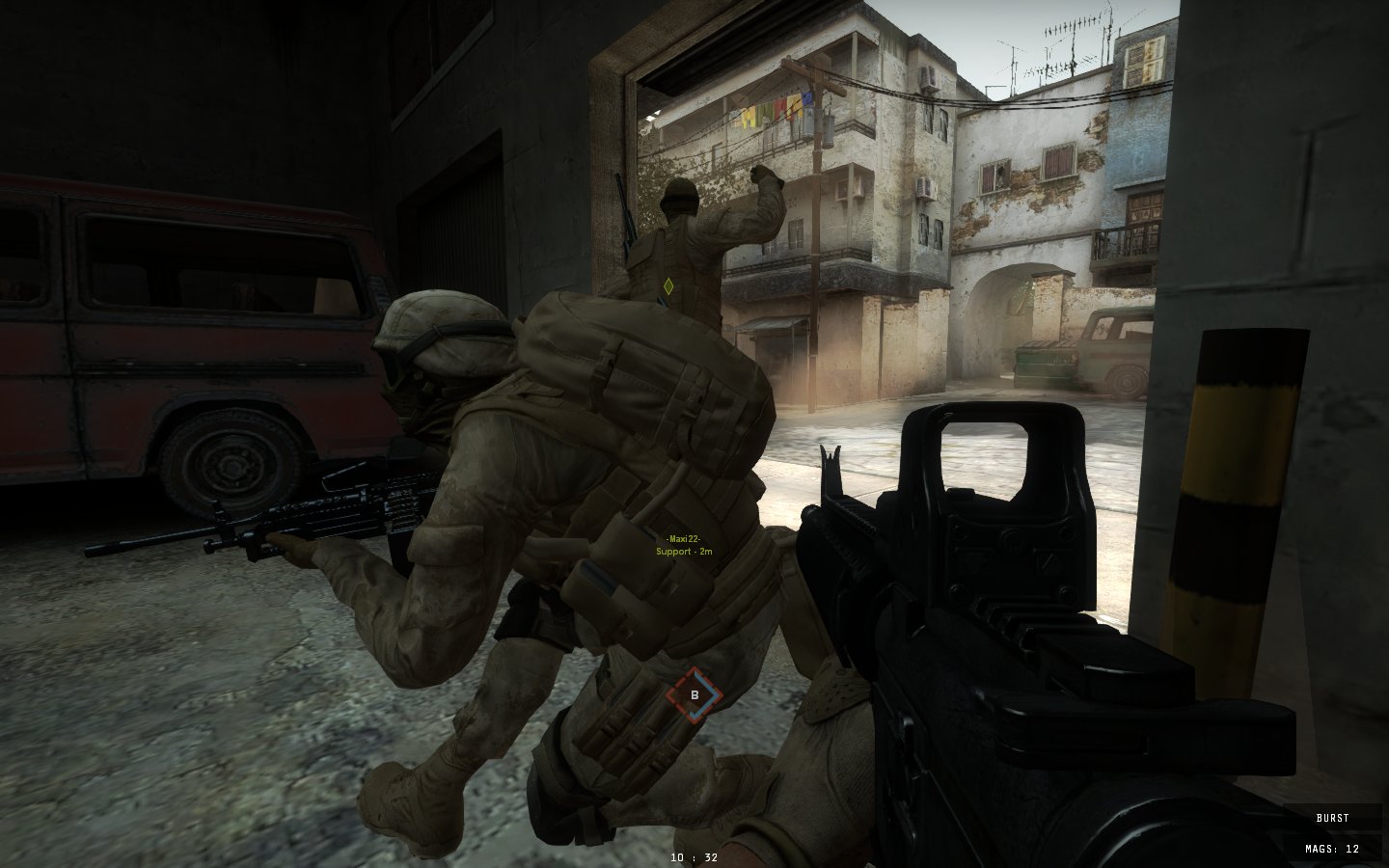
Task: Click the yellow diamond teammate marker
Action: coord(668,285)
